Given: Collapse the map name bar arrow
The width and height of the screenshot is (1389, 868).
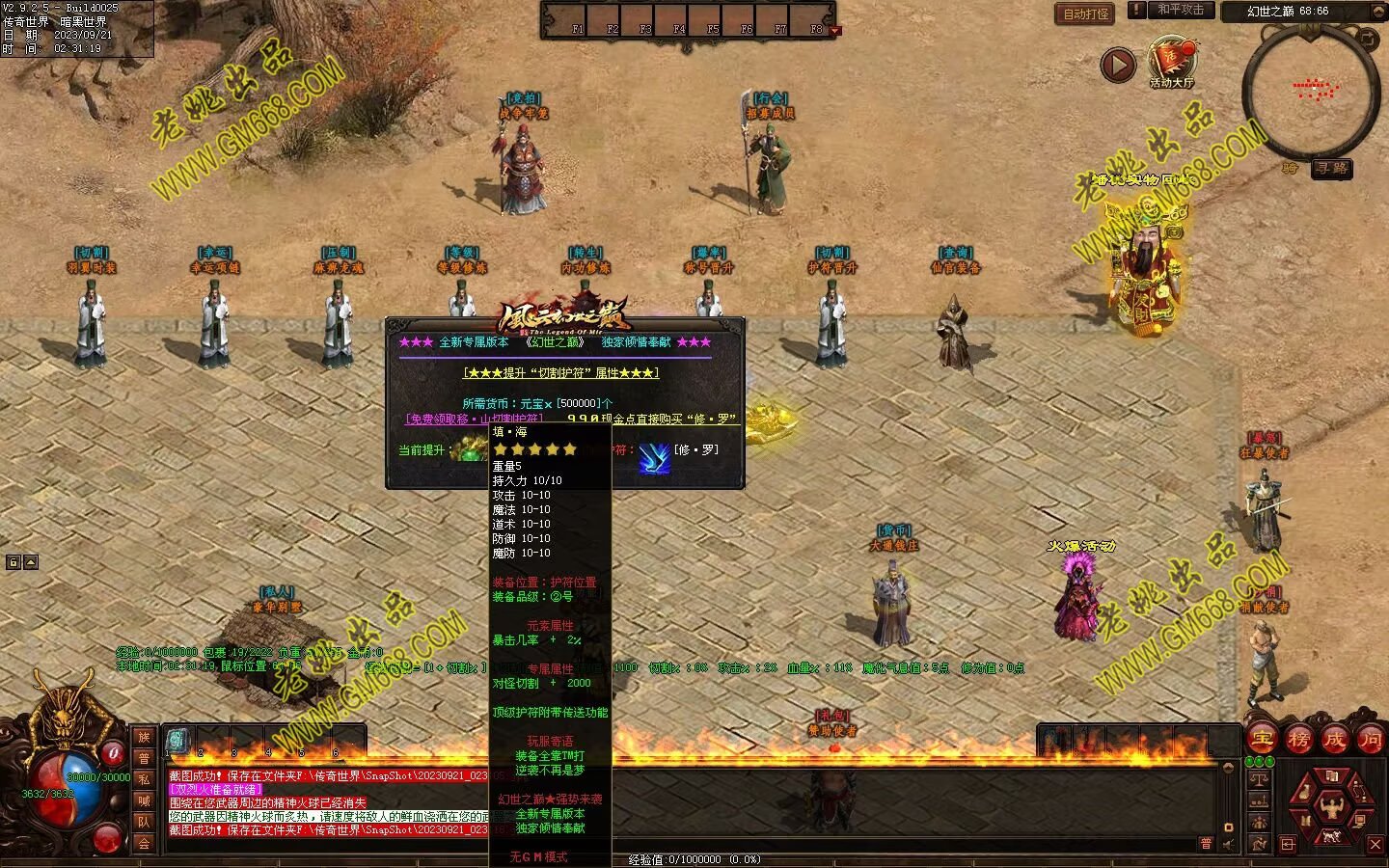Looking at the screenshot, I should [1376, 12].
